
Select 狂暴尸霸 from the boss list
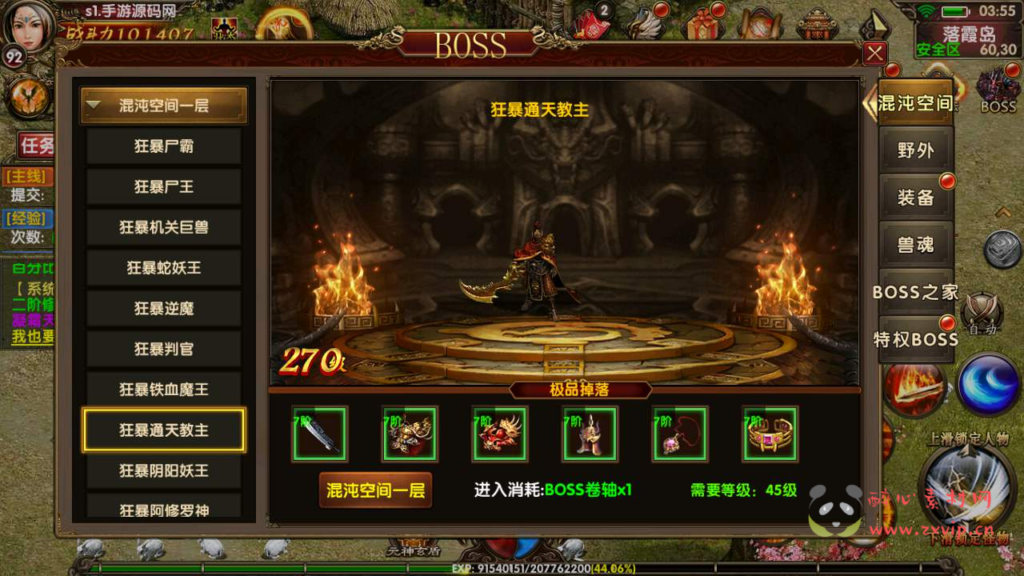tap(164, 146)
